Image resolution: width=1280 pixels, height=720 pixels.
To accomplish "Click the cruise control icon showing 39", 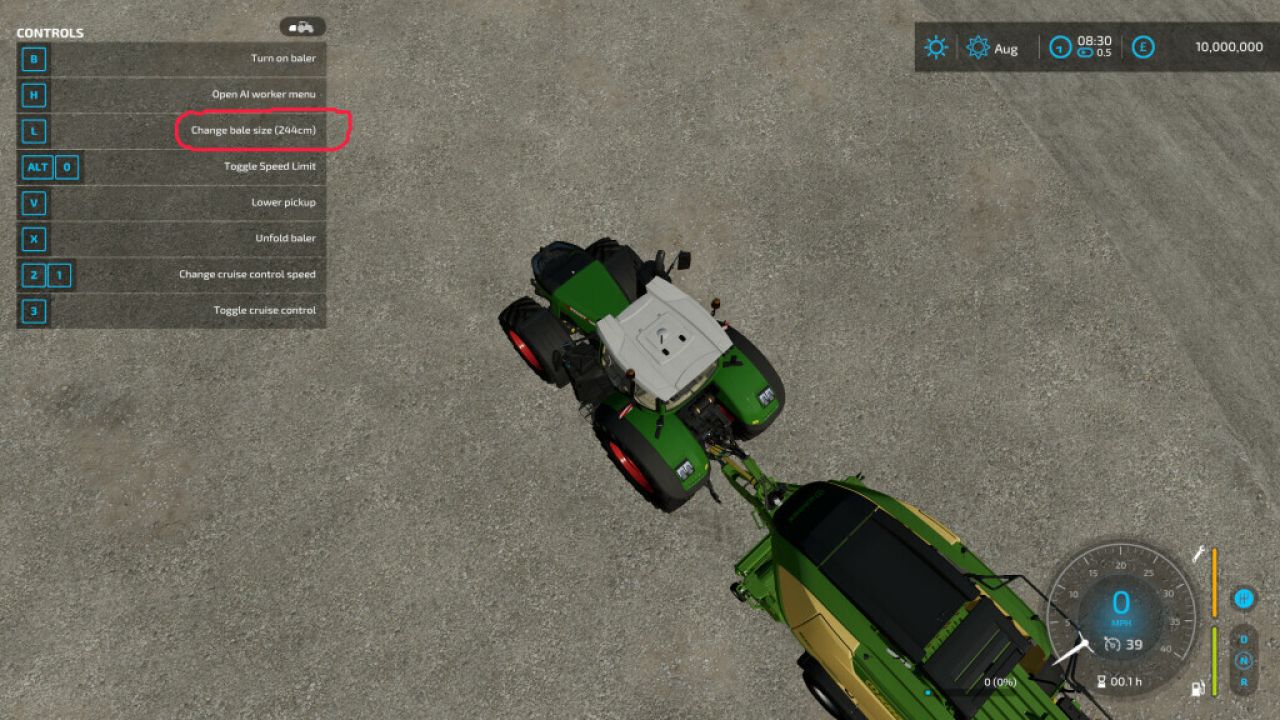I will point(1112,644).
